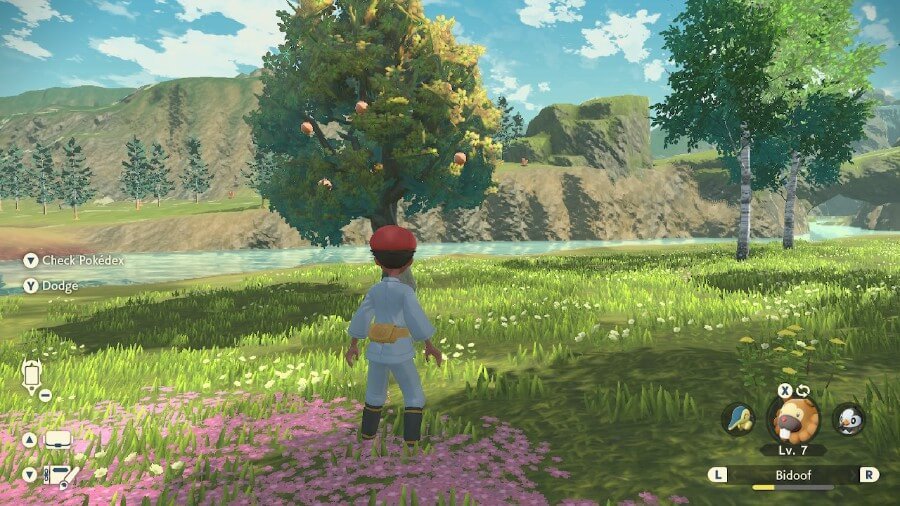Open the satchel bag icon

tap(58, 439)
